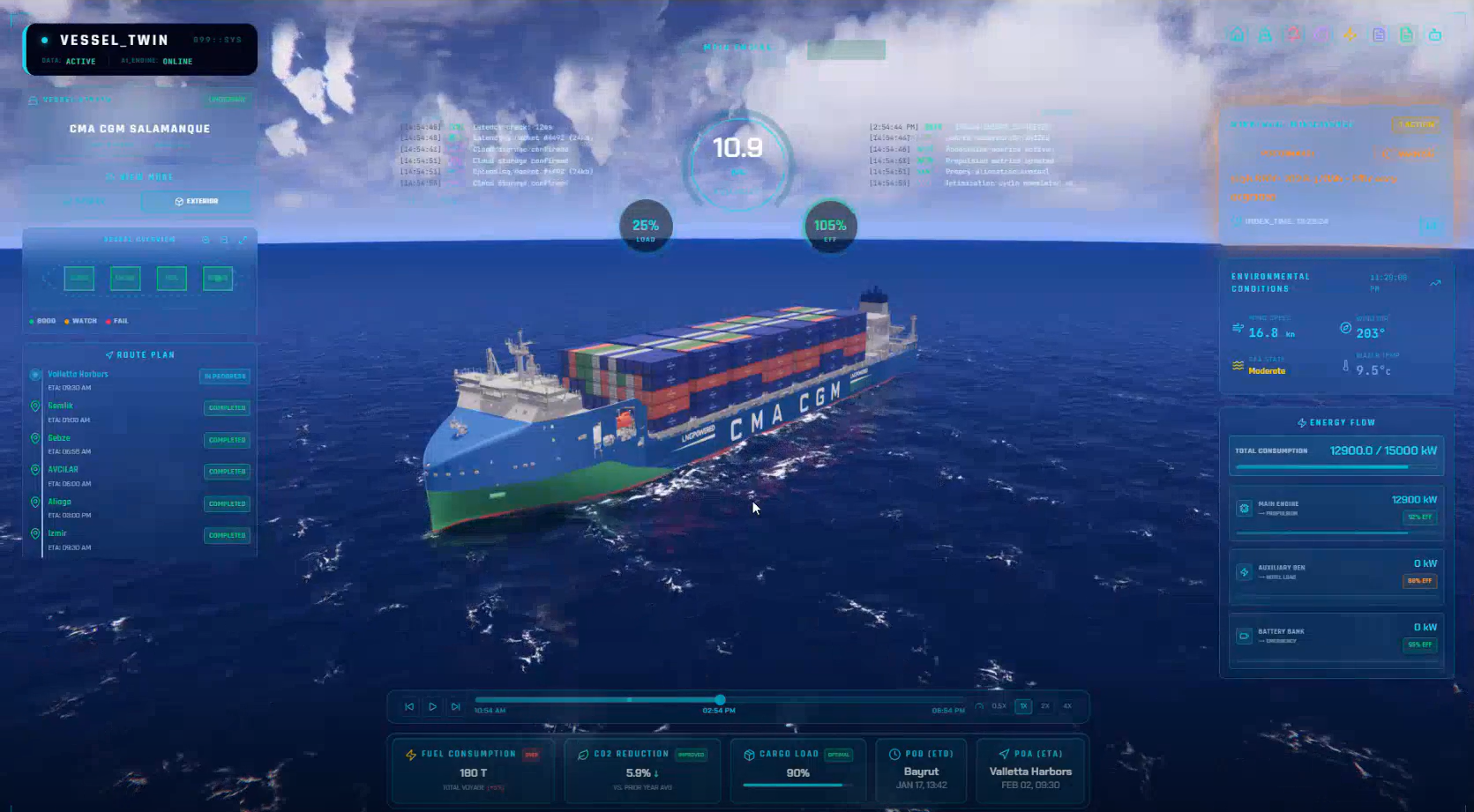The width and height of the screenshot is (1474, 812).
Task: Choose the 1X playback speed
Action: coord(1023,706)
